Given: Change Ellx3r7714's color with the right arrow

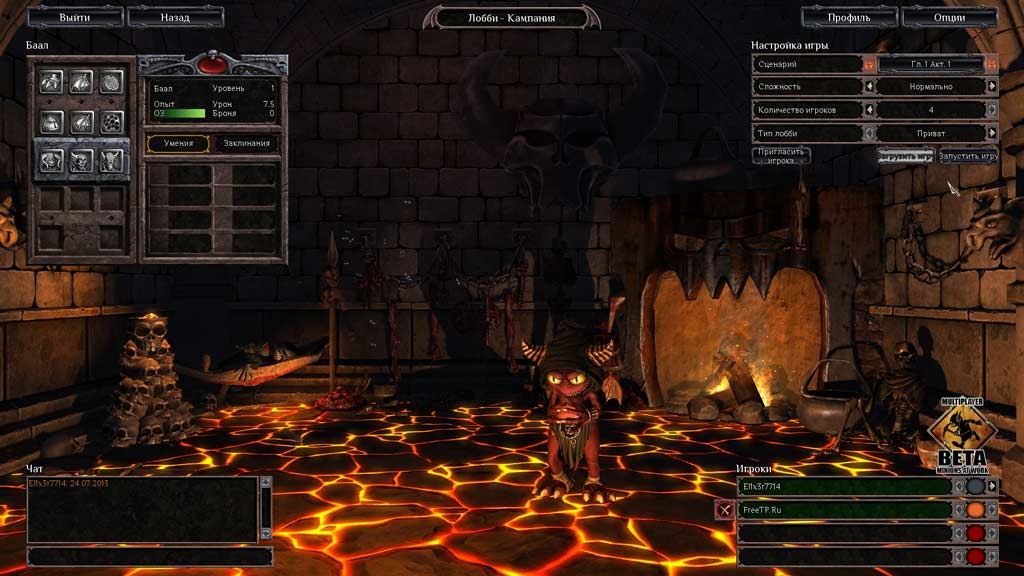Looking at the screenshot, I should click(992, 486).
